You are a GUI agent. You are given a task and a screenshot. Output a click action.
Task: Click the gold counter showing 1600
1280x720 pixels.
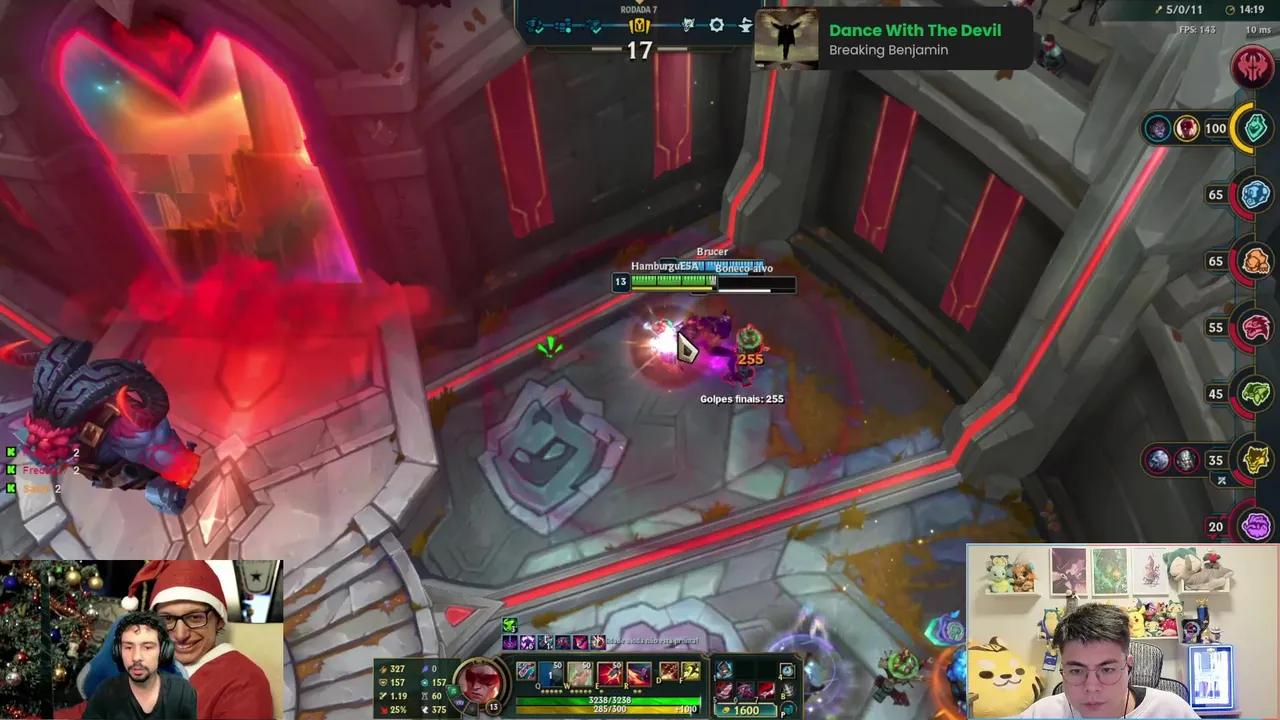pos(744,710)
